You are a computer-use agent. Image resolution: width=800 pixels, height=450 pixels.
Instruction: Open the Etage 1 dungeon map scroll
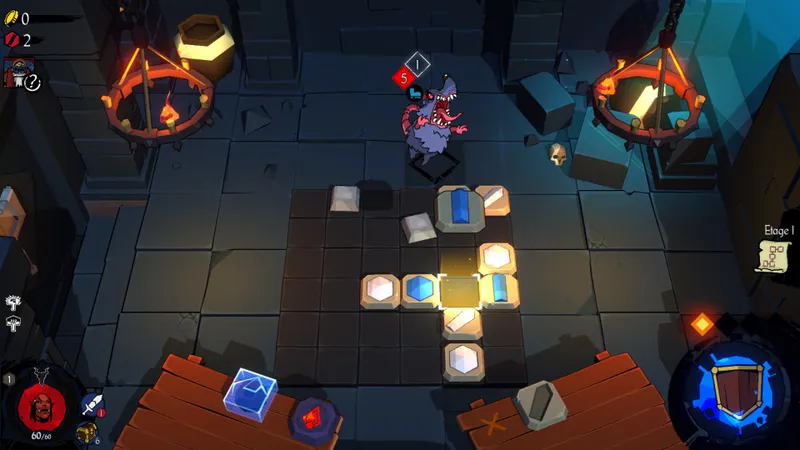(x=775, y=257)
